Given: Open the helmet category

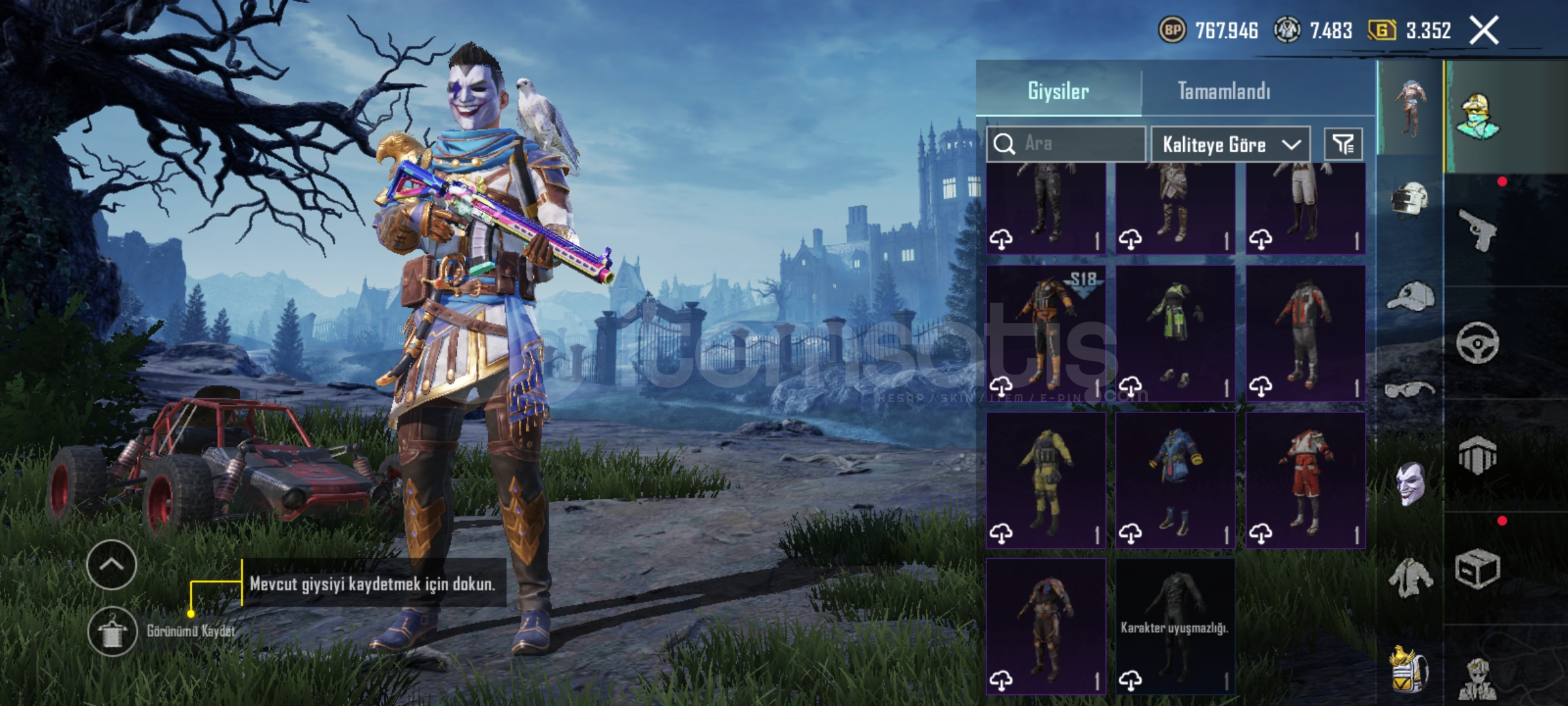Looking at the screenshot, I should 1409,199.
